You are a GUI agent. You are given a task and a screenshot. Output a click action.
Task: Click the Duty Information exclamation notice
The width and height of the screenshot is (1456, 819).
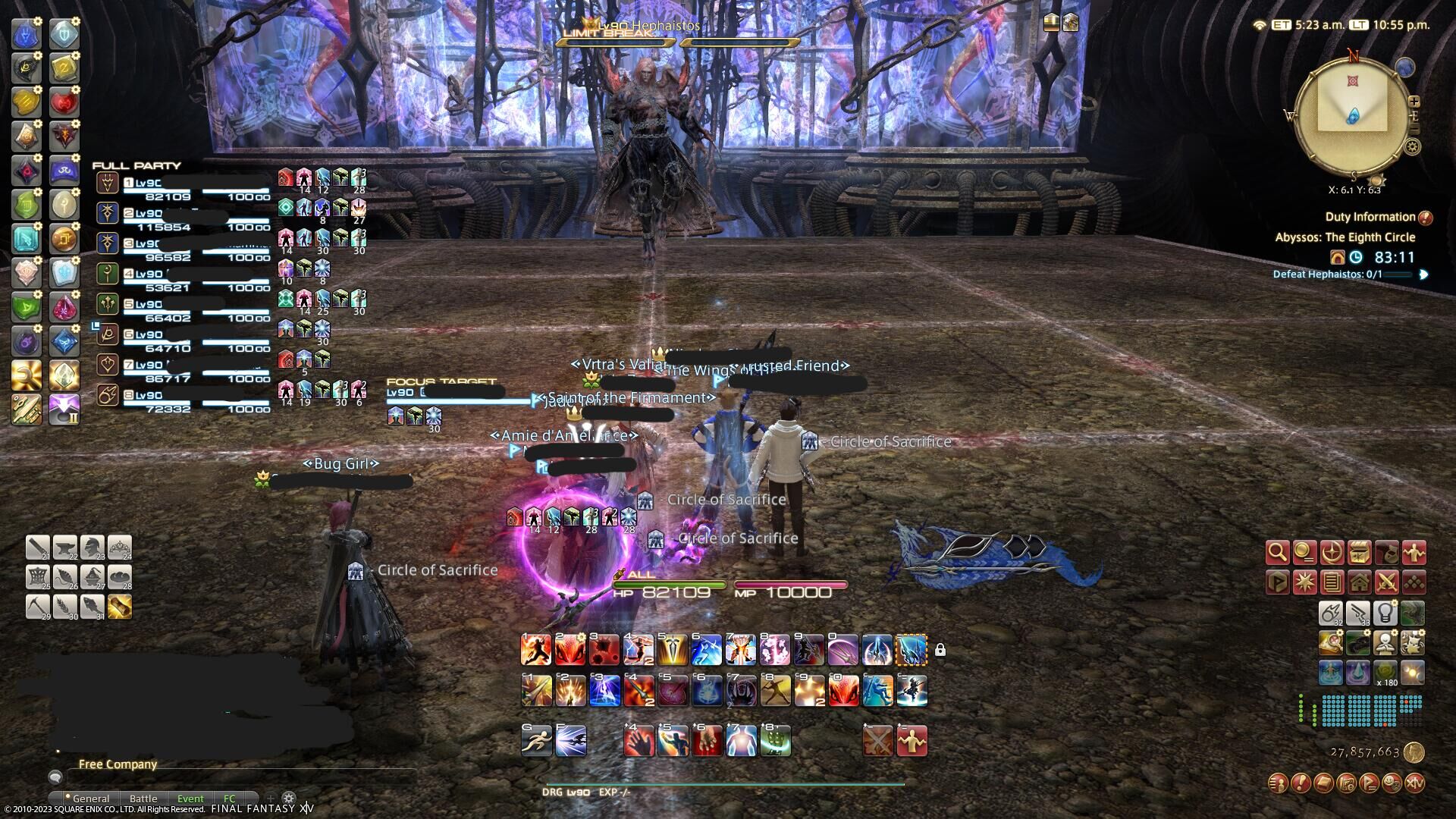[x=1424, y=216]
